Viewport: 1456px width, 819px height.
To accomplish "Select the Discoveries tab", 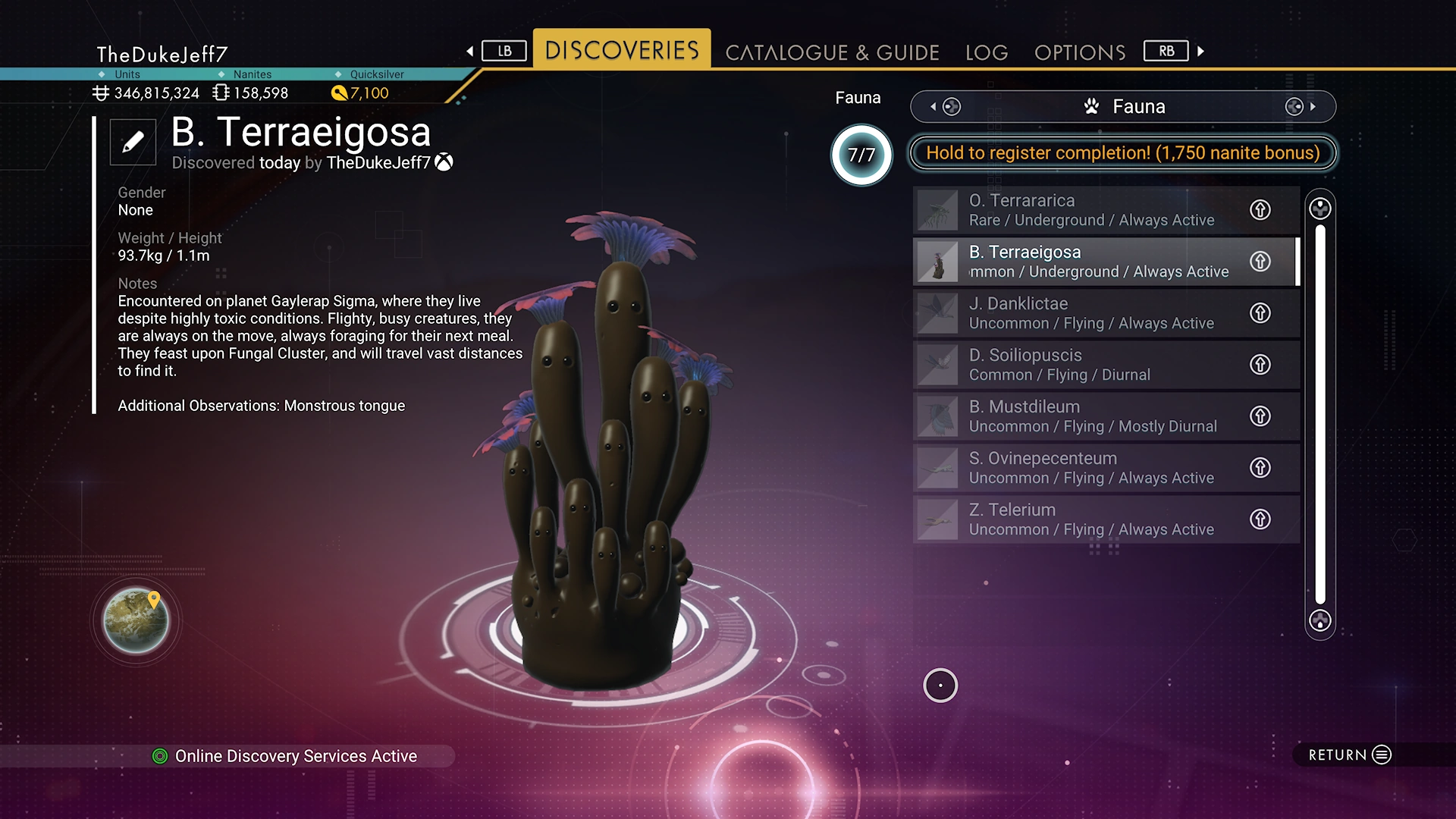I will tap(622, 50).
